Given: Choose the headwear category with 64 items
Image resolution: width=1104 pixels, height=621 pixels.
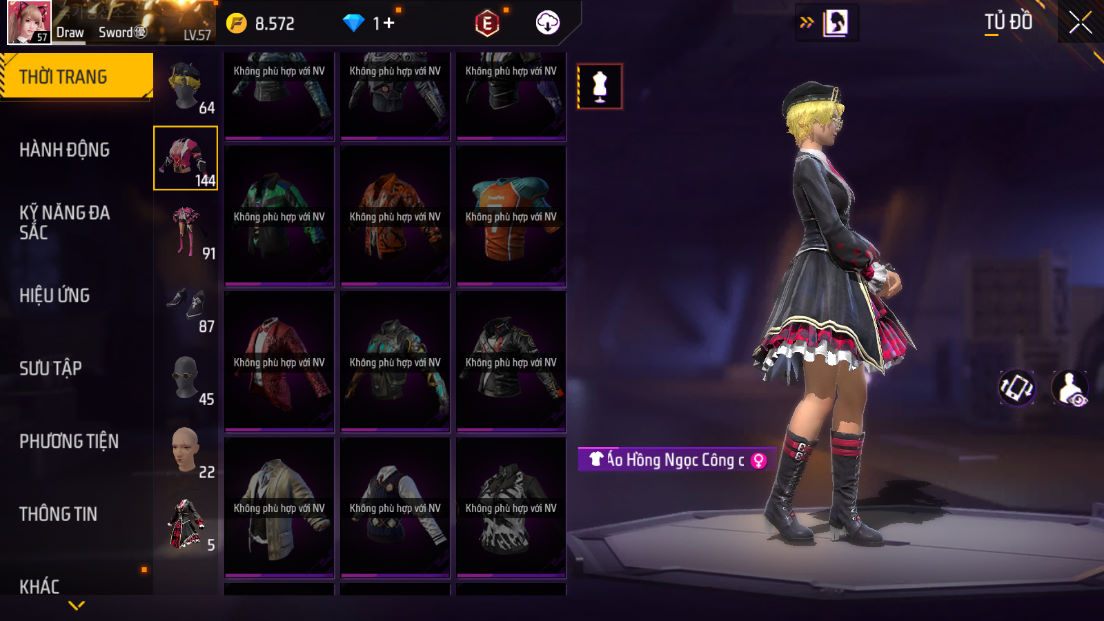Looking at the screenshot, I should click(x=186, y=88).
